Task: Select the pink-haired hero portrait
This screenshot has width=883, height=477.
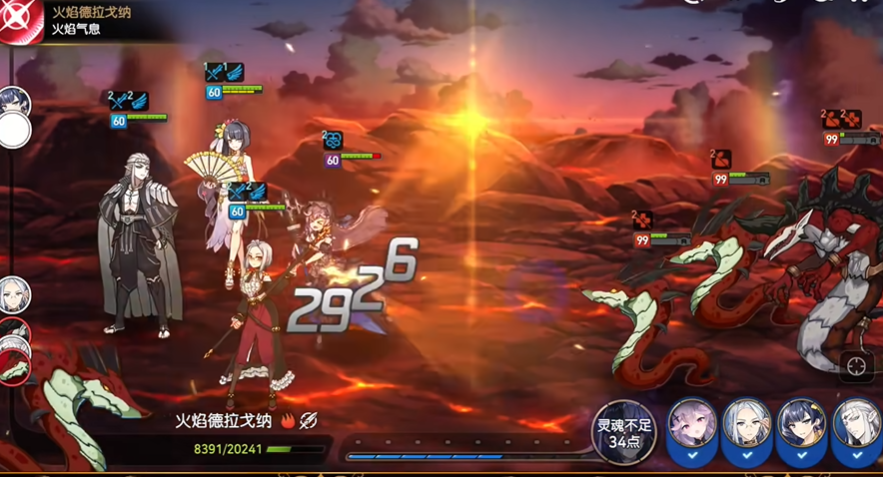Action: pos(692,424)
